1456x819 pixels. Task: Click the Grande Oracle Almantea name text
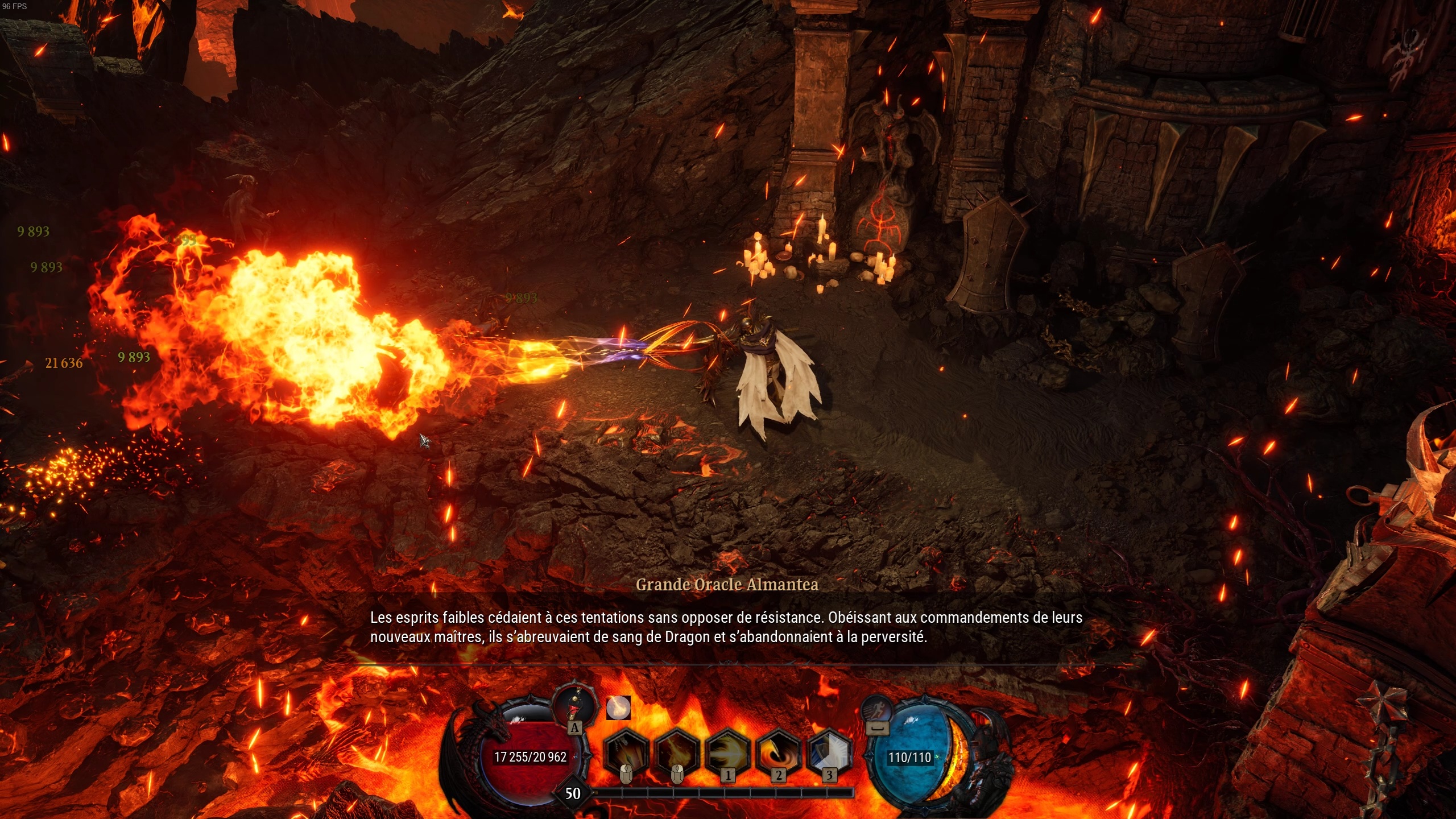point(728,584)
